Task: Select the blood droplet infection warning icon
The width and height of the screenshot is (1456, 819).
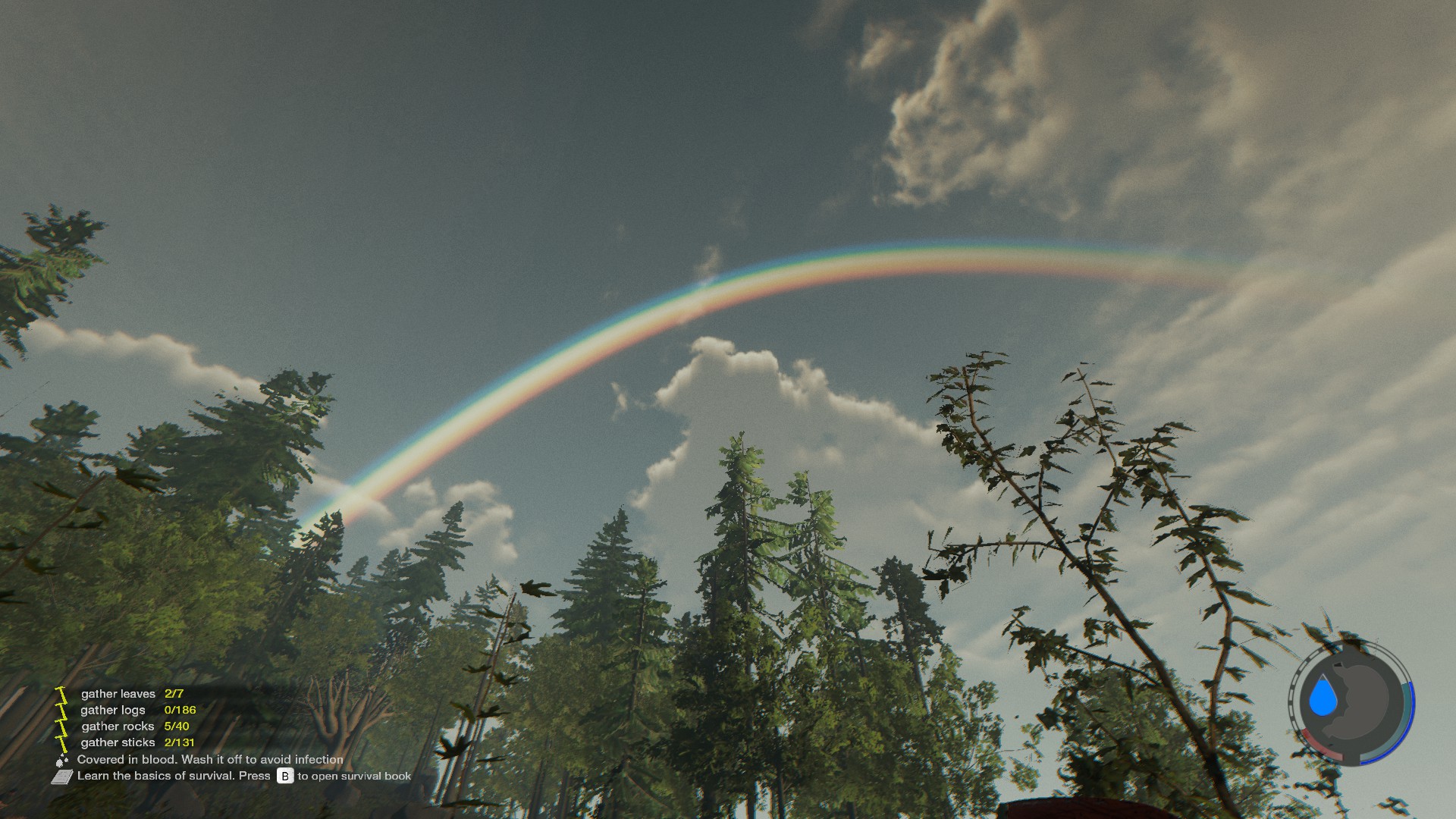Action: [61, 760]
